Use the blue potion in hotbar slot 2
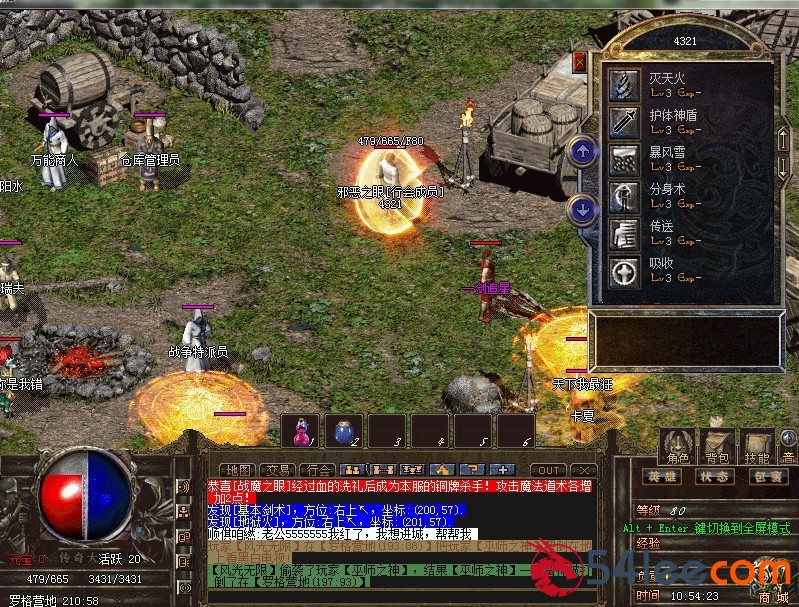The width and height of the screenshot is (799, 607). pyautogui.click(x=343, y=431)
